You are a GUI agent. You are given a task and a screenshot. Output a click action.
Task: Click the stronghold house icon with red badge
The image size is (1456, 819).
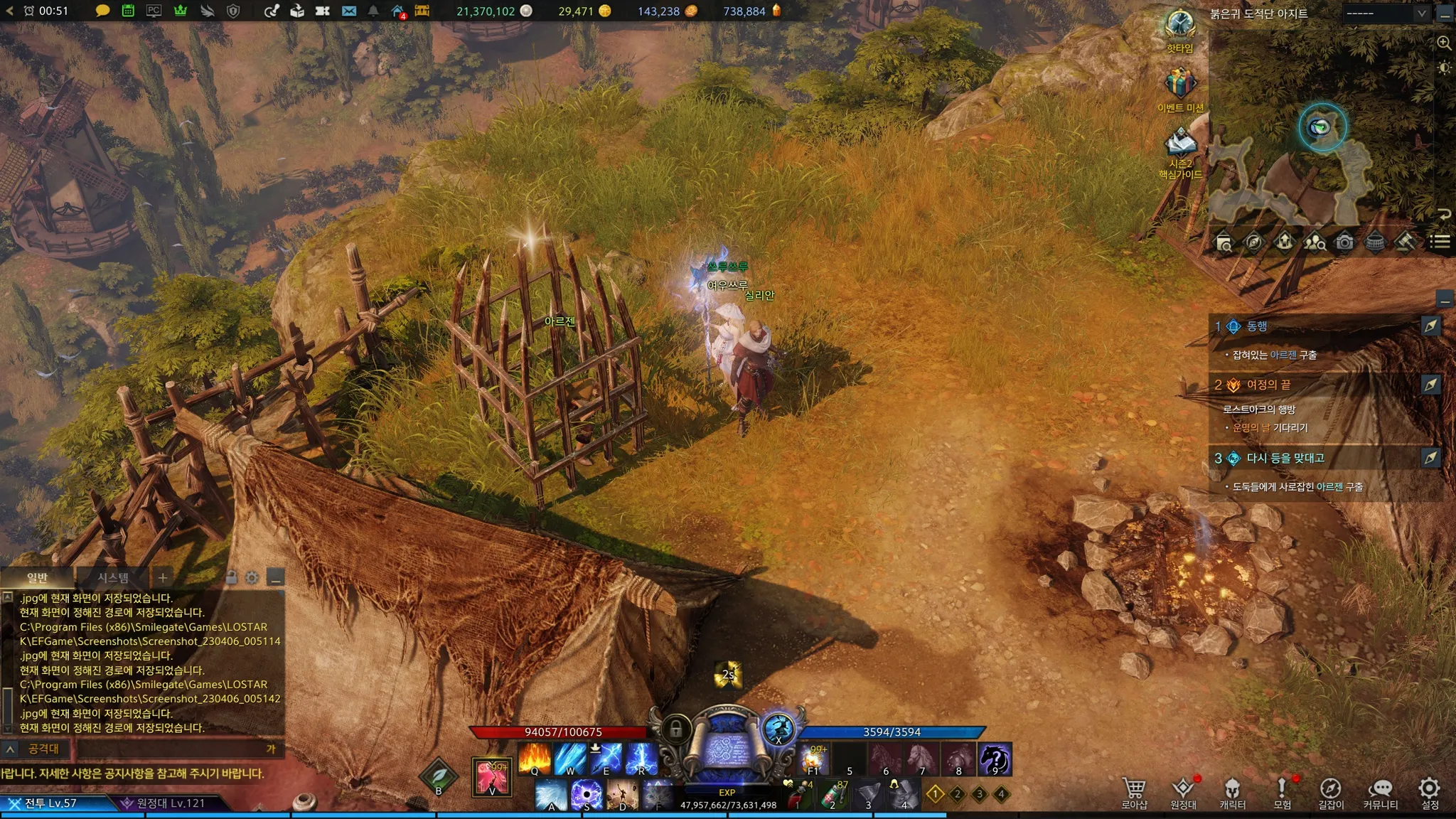[x=397, y=11]
